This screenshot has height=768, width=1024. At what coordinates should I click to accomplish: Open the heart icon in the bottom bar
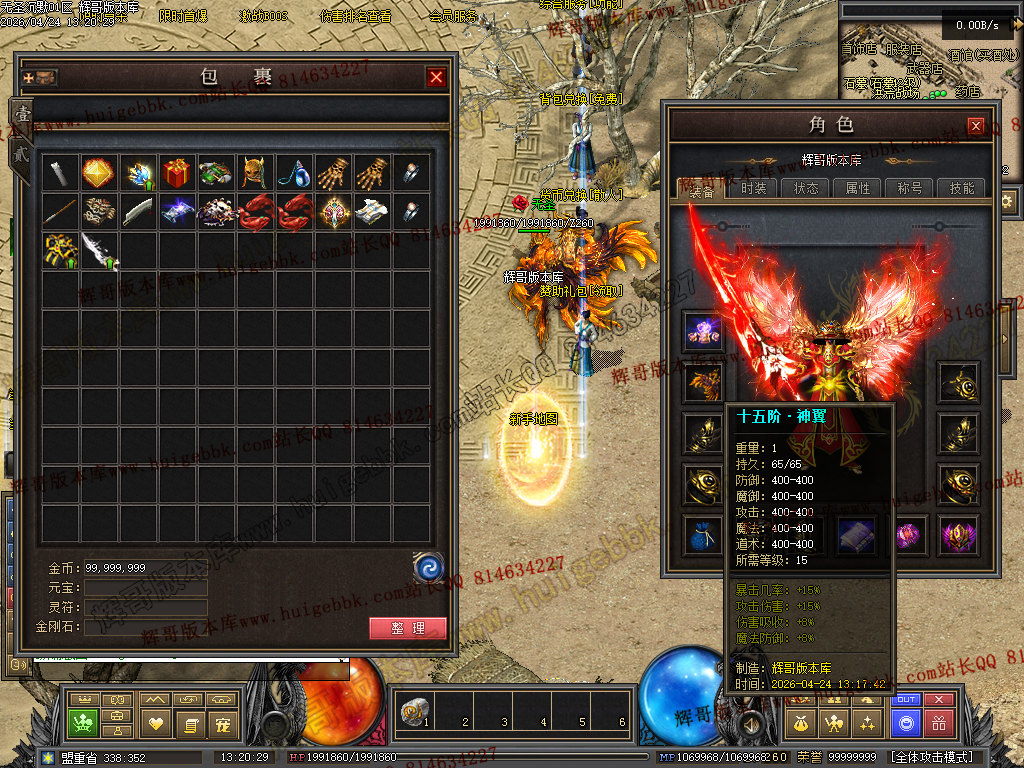click(x=155, y=722)
